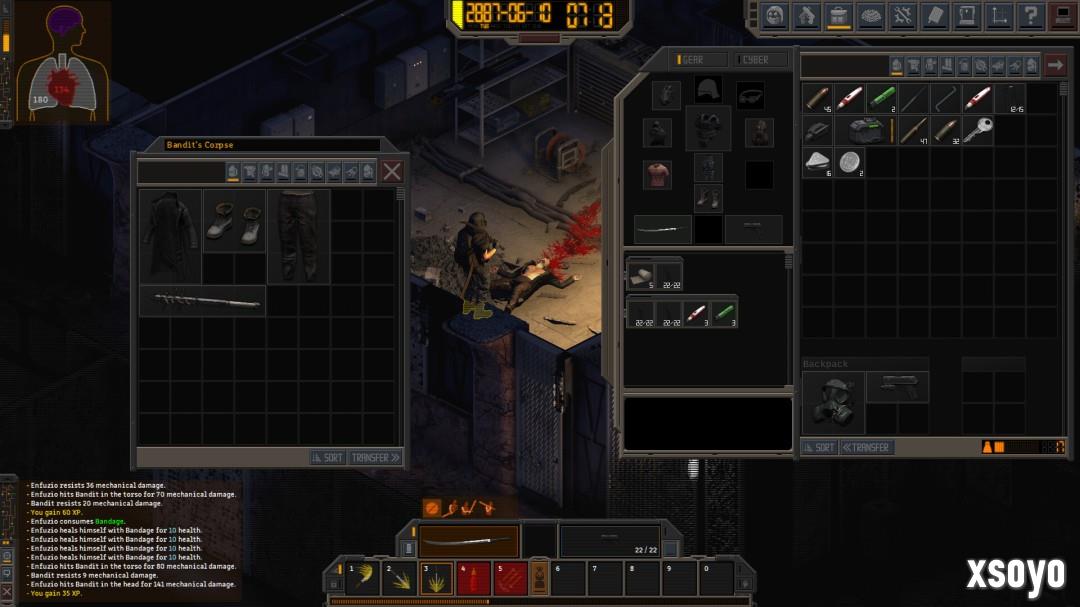Use the red hotbar item in slot 4
This screenshot has width=1080, height=607.
(x=472, y=578)
